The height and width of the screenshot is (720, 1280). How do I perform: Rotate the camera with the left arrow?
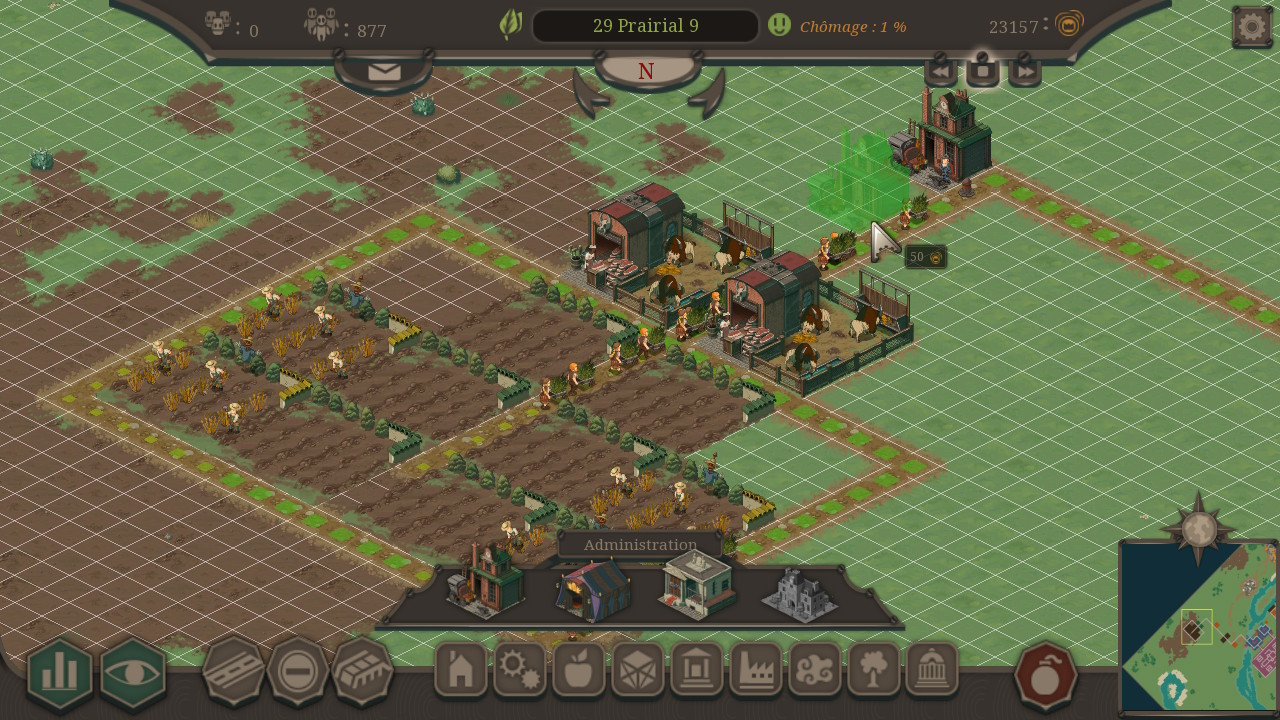click(x=591, y=96)
